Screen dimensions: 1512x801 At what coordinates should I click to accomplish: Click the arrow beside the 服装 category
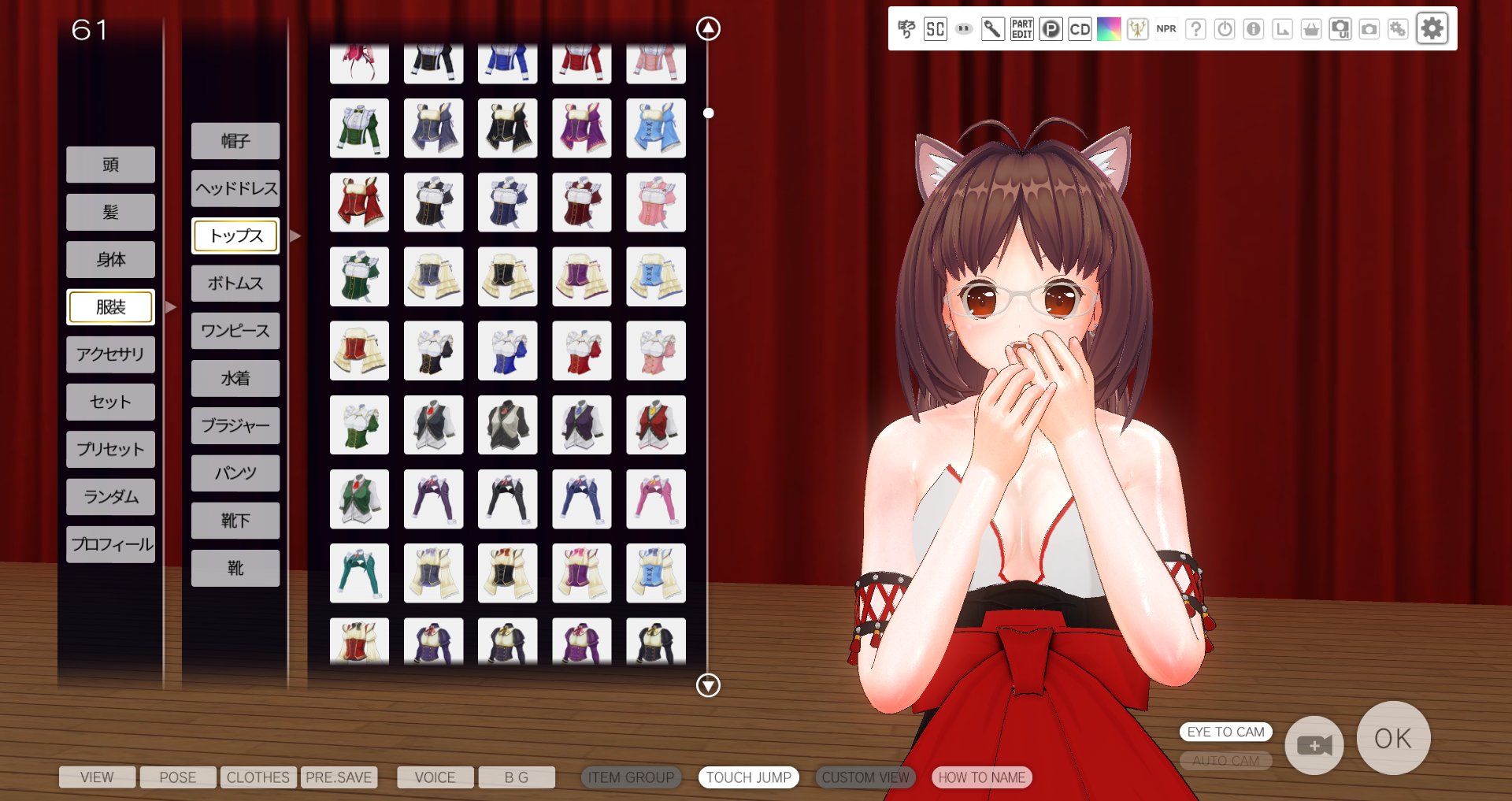point(172,306)
